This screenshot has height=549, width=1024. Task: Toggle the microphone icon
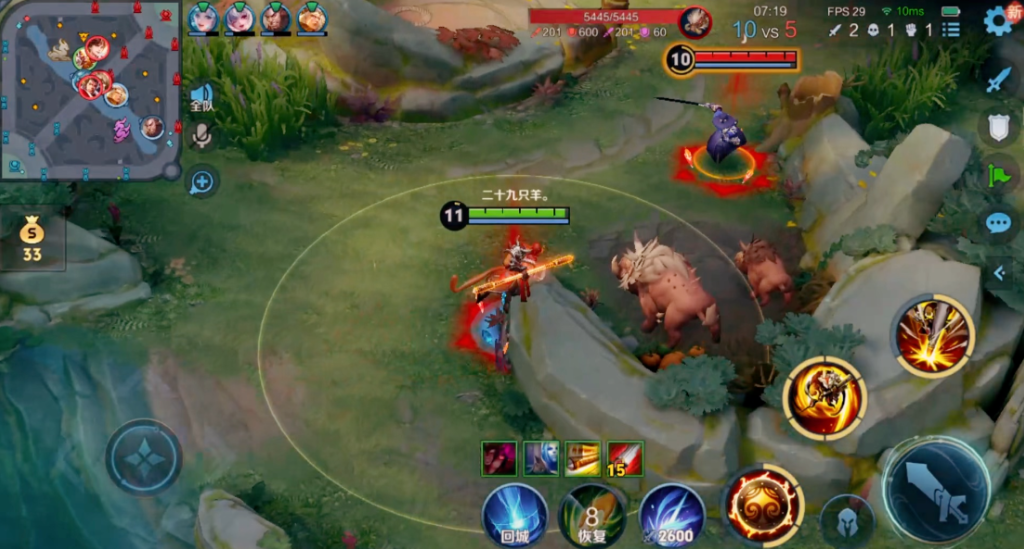tap(202, 136)
